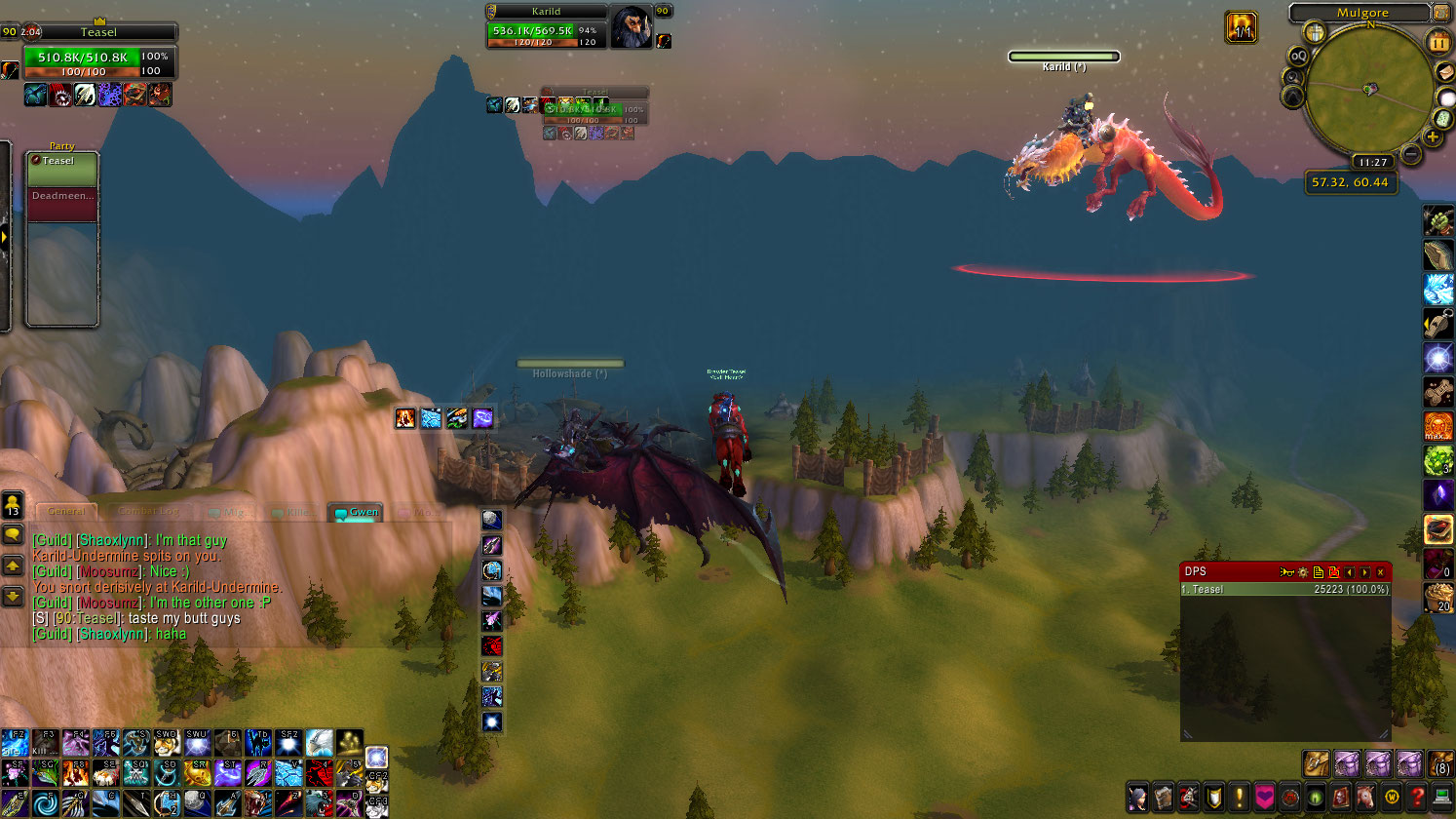
Task: Open the DPS meter gear settings
Action: pos(1303,572)
